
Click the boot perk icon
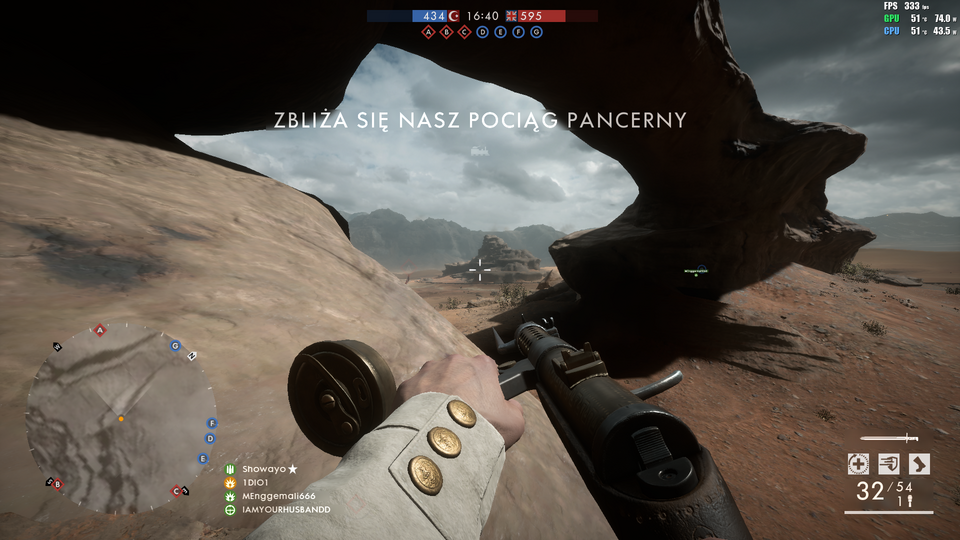[x=919, y=463]
